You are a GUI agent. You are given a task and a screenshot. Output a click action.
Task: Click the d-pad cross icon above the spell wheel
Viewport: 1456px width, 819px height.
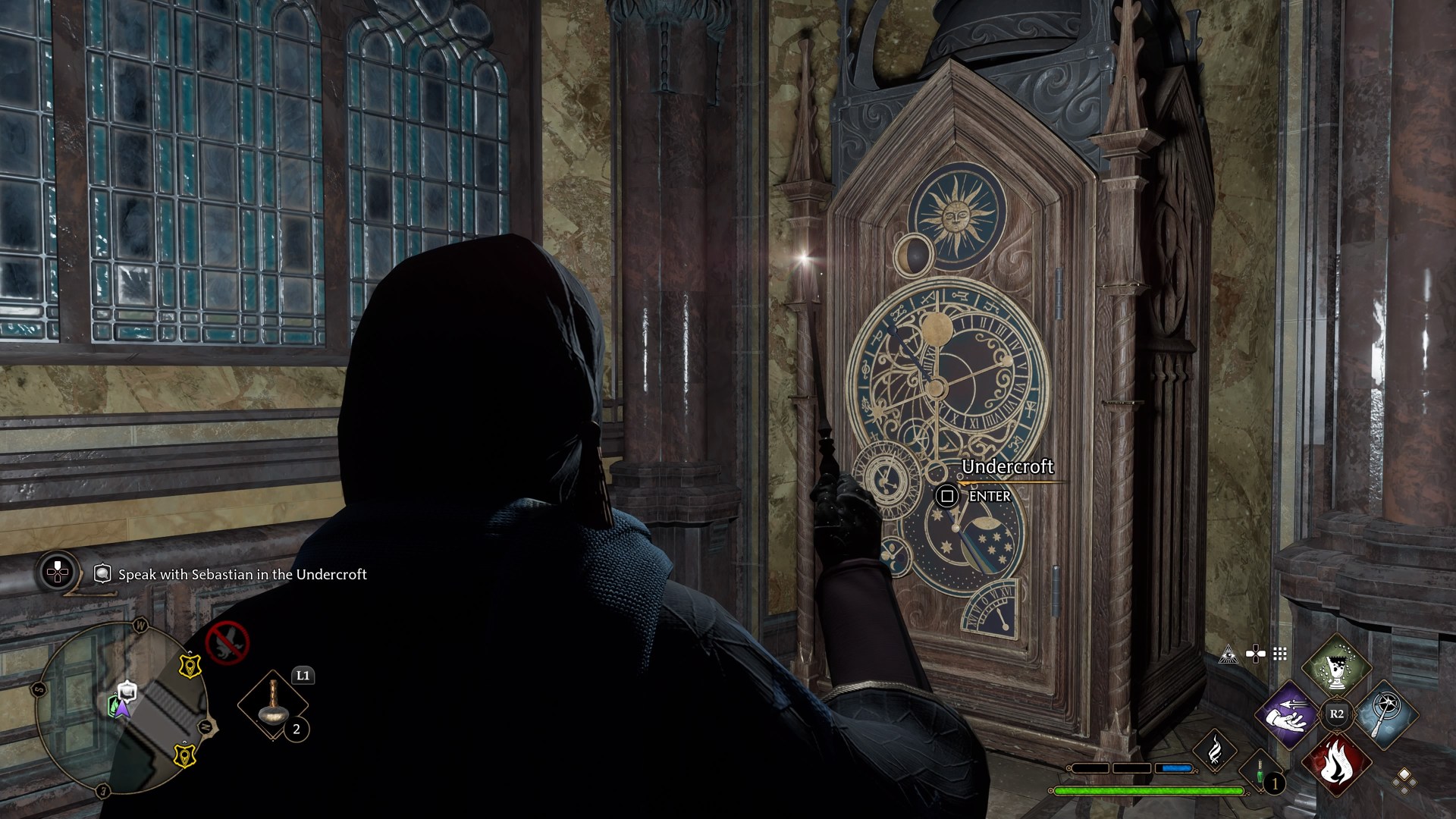[x=1254, y=654]
